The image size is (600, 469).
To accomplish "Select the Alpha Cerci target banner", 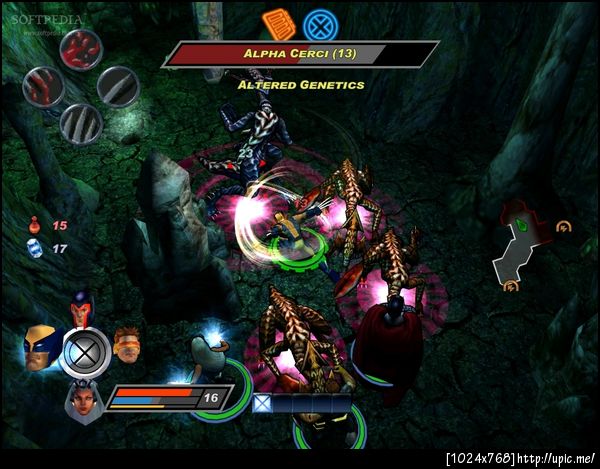I will tap(300, 54).
